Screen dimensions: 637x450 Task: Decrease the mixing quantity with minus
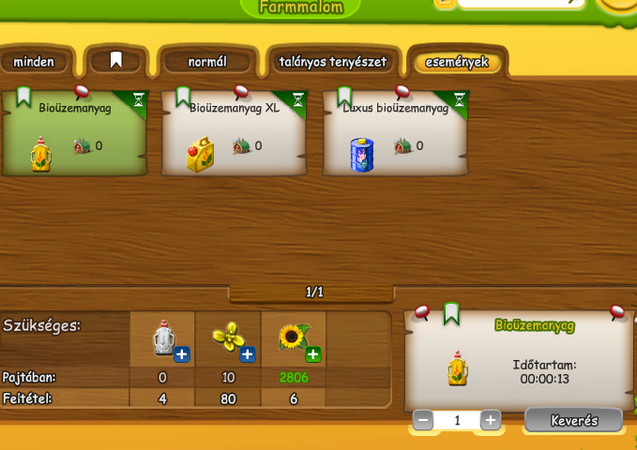(x=423, y=420)
